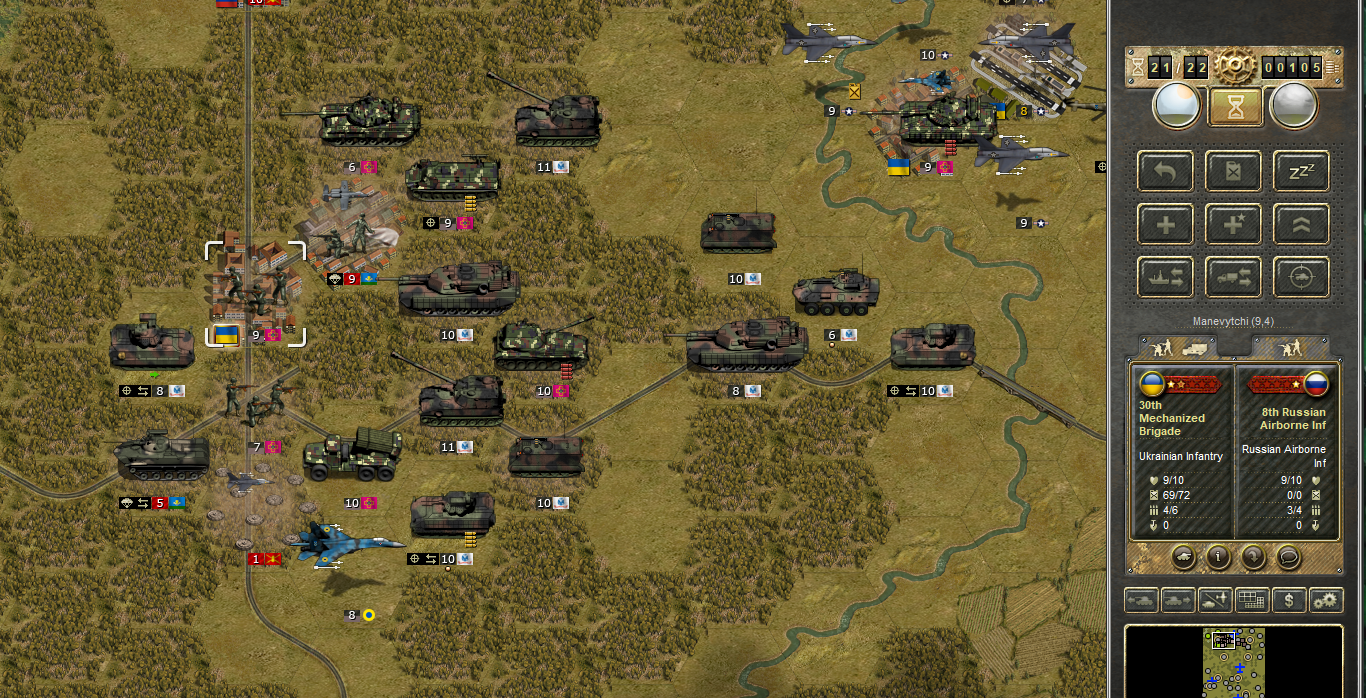
Task: Click the truck mount/dismount button
Action: tap(1234, 277)
